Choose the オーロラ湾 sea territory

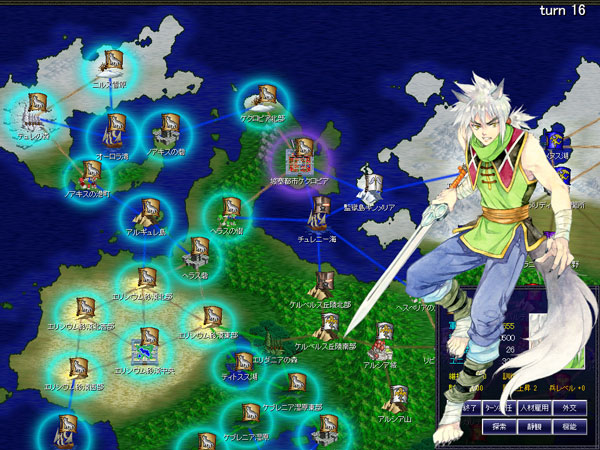coord(115,130)
